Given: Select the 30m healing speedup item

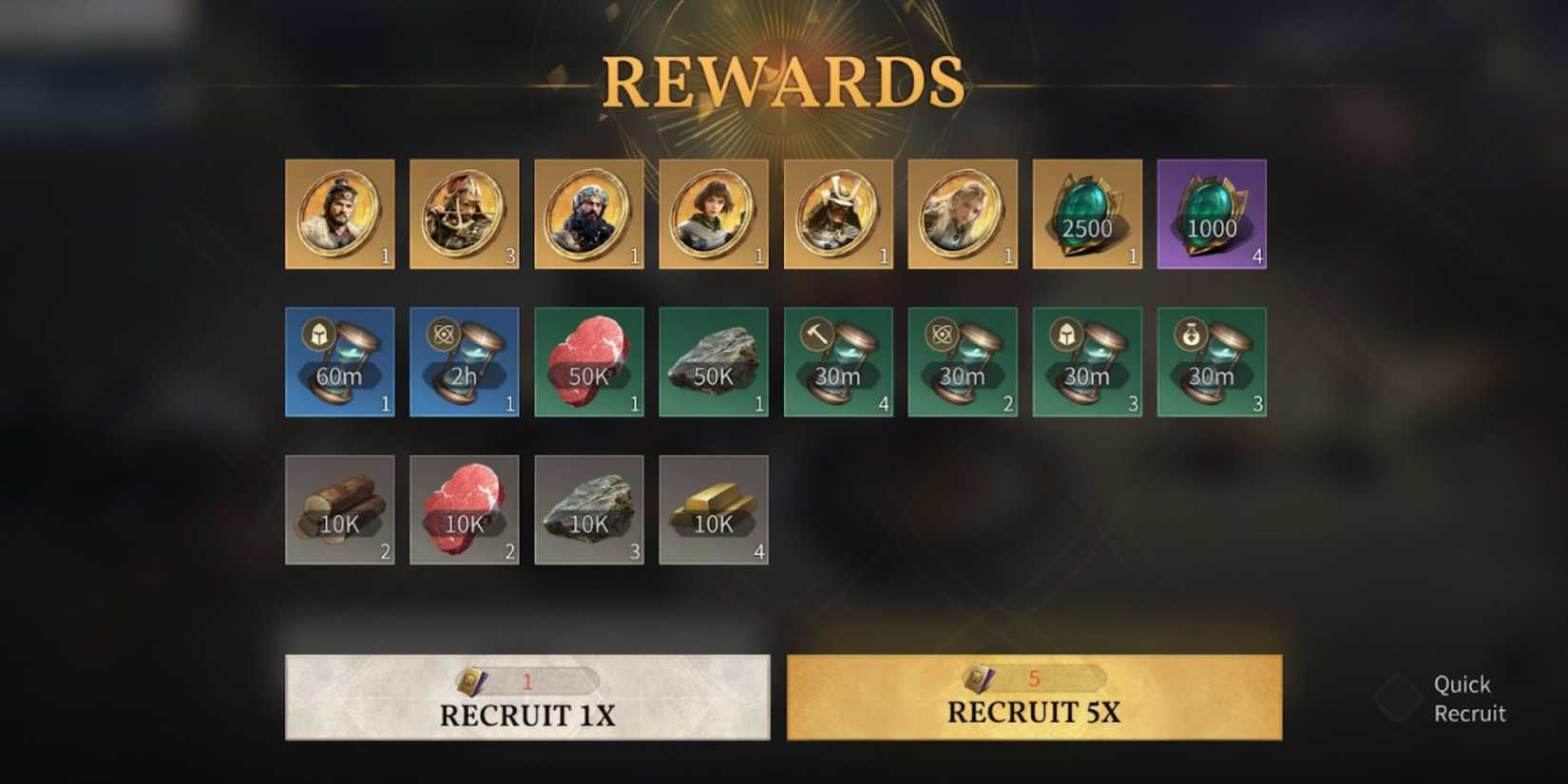Looking at the screenshot, I should coord(1212,363).
